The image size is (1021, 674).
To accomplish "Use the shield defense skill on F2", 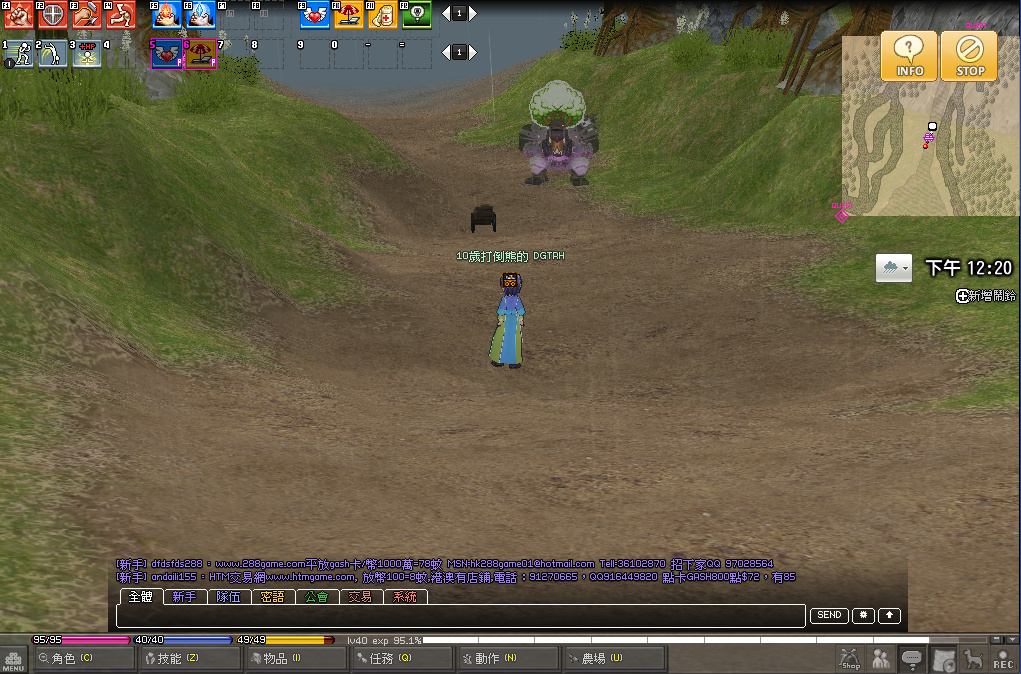I will (52, 15).
